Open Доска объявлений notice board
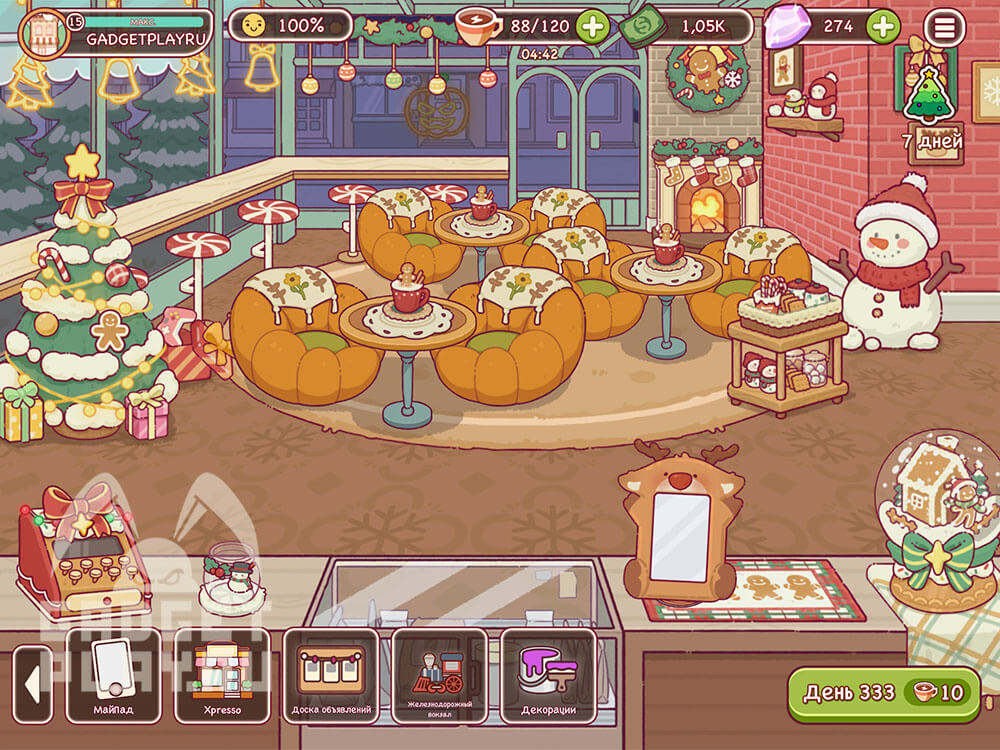 click(x=332, y=675)
